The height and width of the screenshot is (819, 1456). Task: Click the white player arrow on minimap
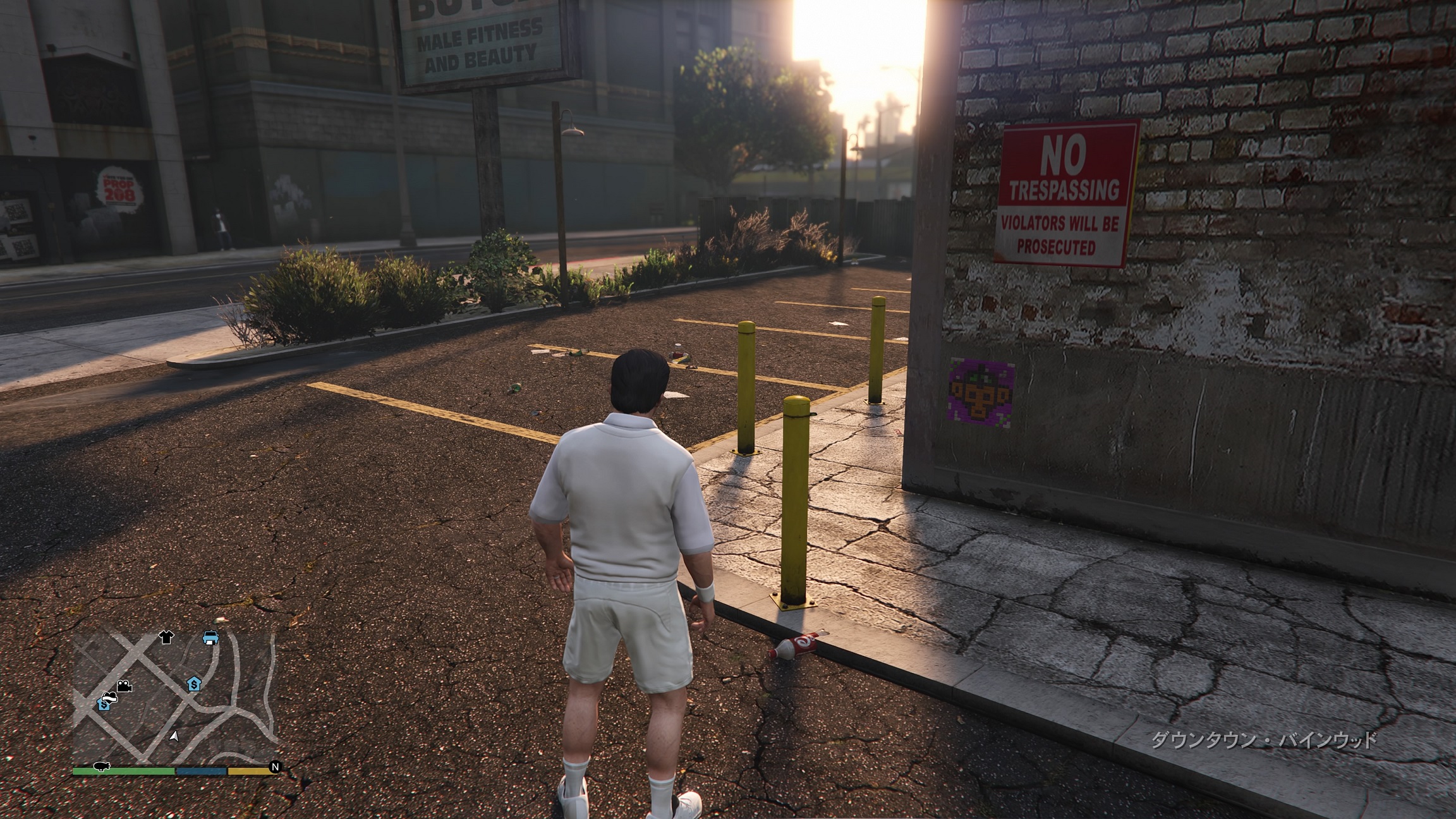pyautogui.click(x=174, y=736)
